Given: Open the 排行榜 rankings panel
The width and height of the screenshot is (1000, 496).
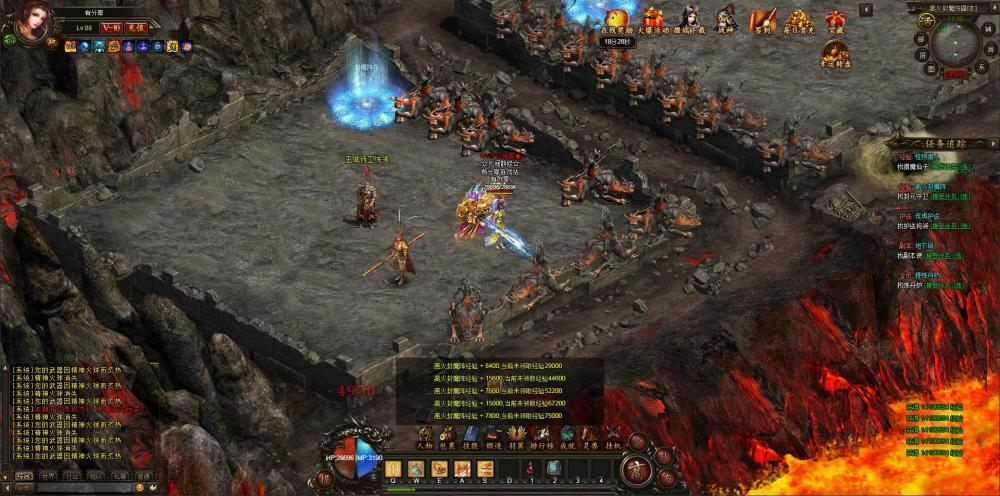Looking at the screenshot, I should [x=542, y=436].
